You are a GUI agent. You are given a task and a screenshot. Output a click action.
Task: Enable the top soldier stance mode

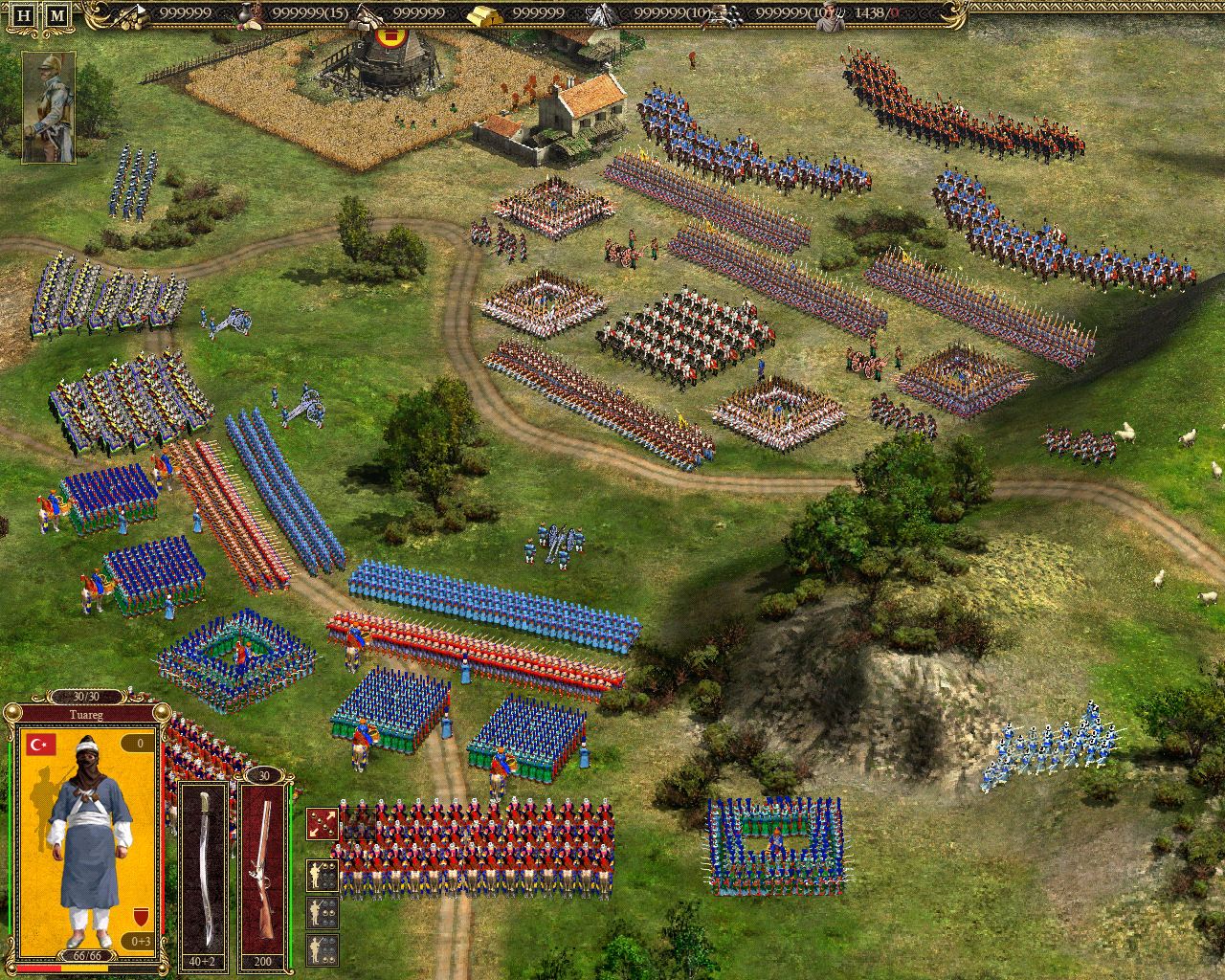323,876
